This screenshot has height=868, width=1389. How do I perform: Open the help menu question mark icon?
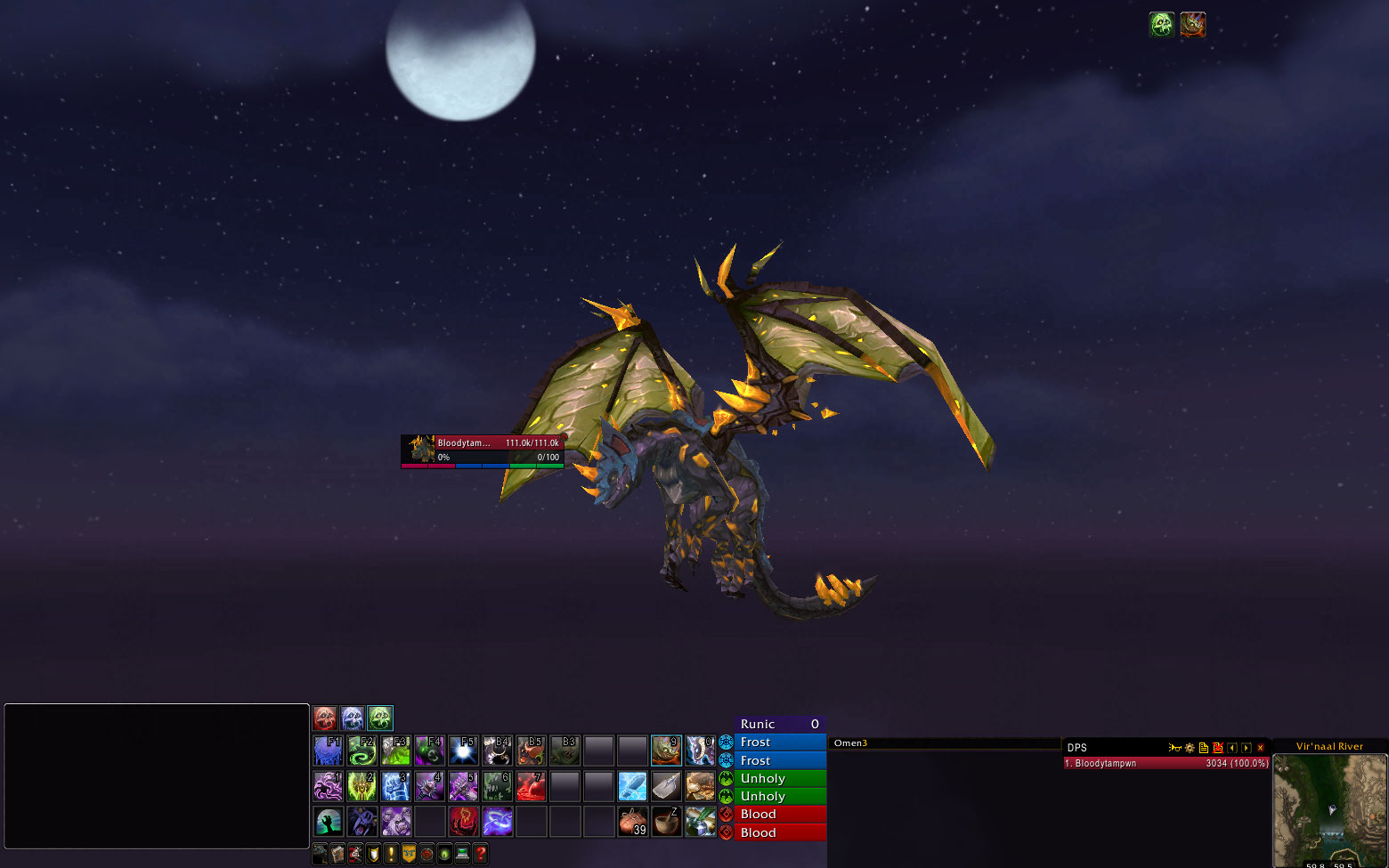(x=481, y=853)
